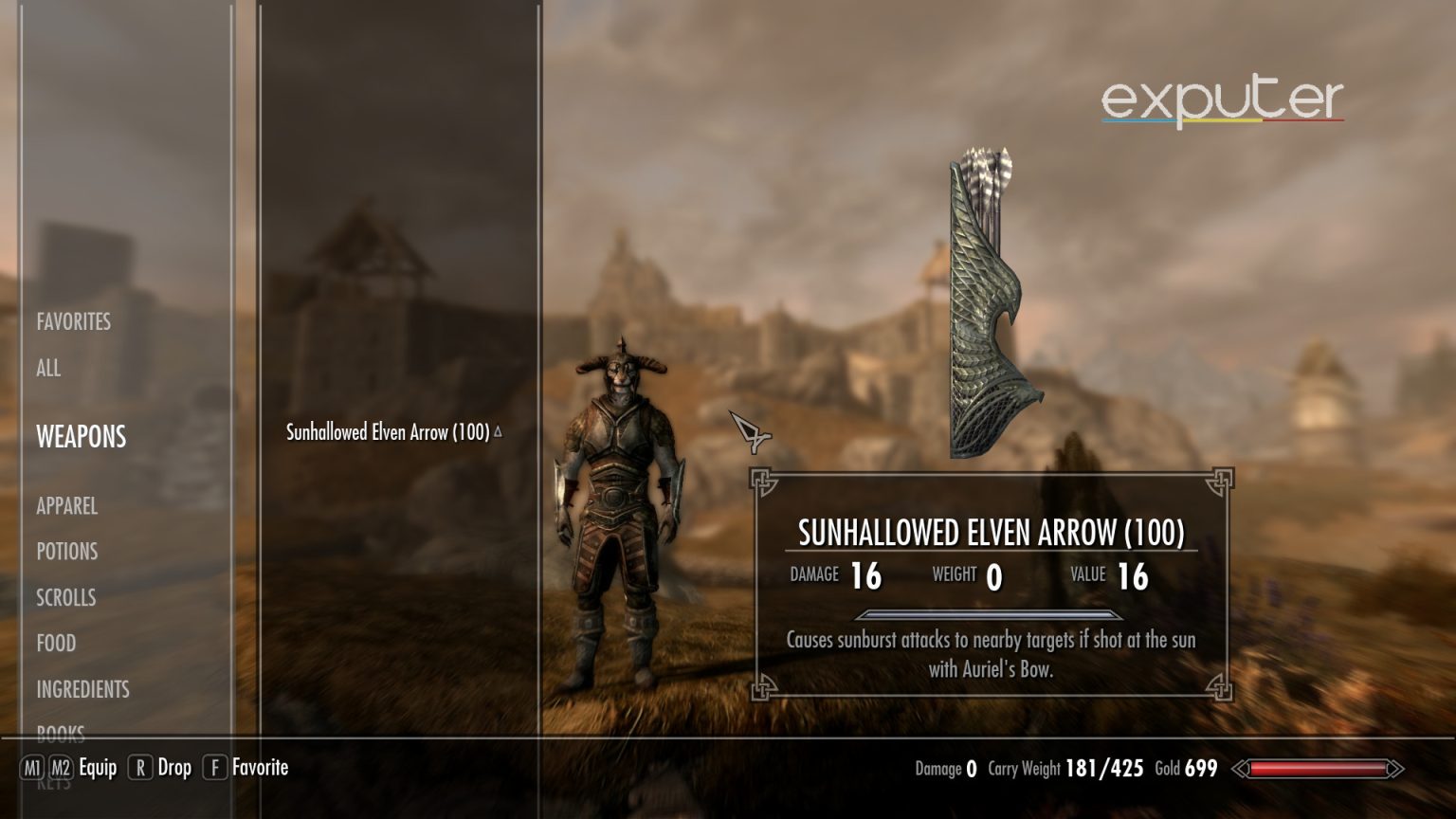The image size is (1456, 819).
Task: Equip the Sunhallowed Elven Arrow
Action: point(99,768)
